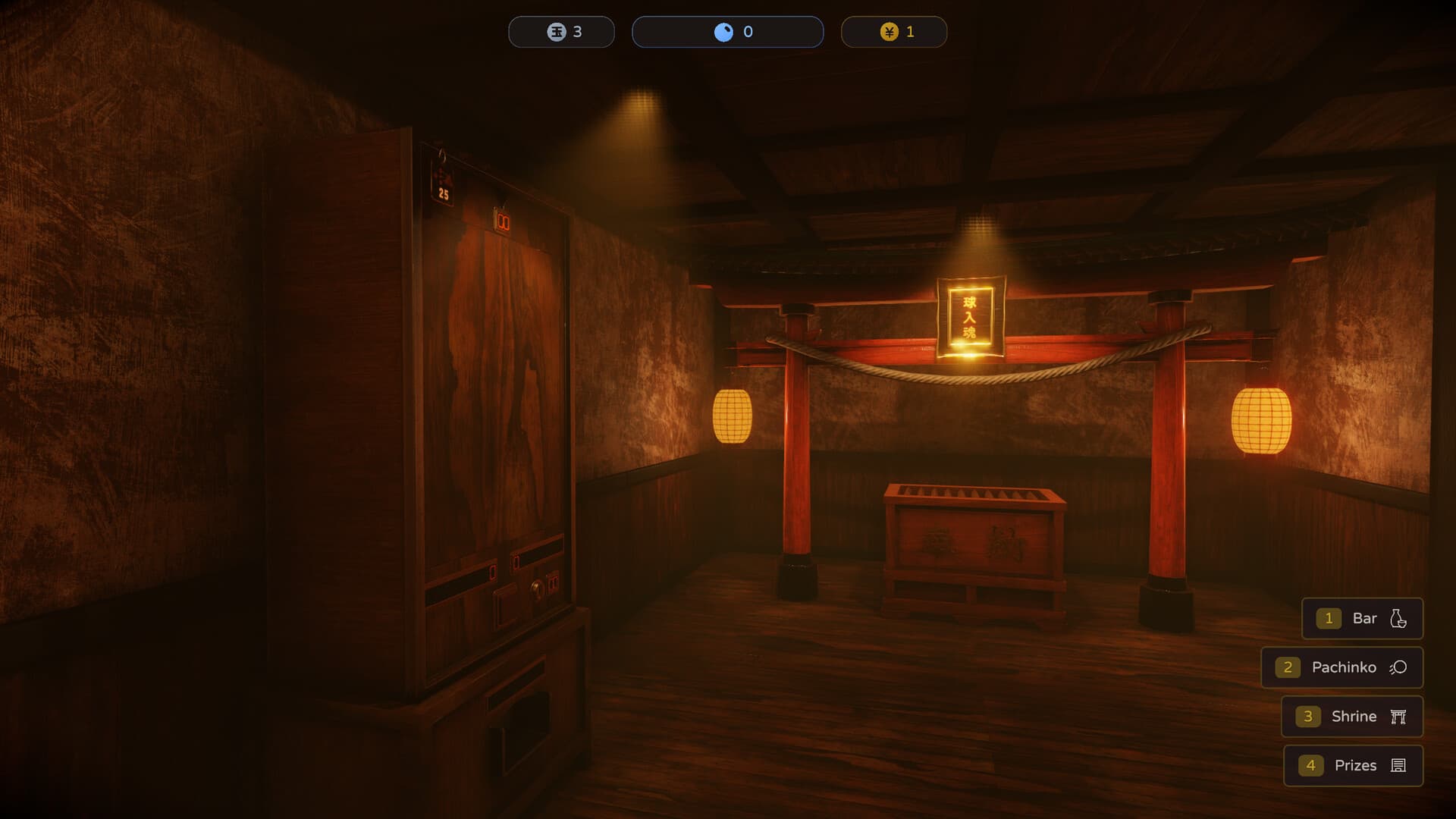
Task: Open the Bar menu option
Action: (1363, 618)
